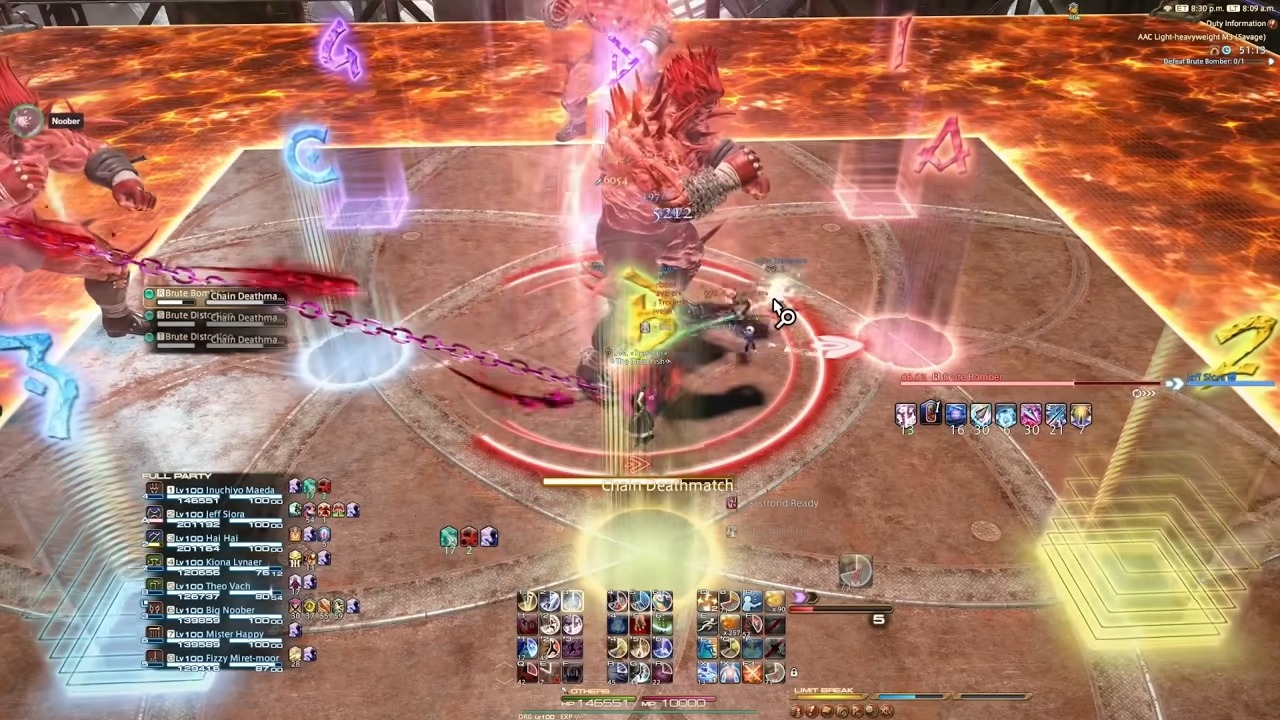This screenshot has height=720, width=1280.
Task: Click a debuff icon on Brute Bomber's target bar
Action: click(x=905, y=415)
